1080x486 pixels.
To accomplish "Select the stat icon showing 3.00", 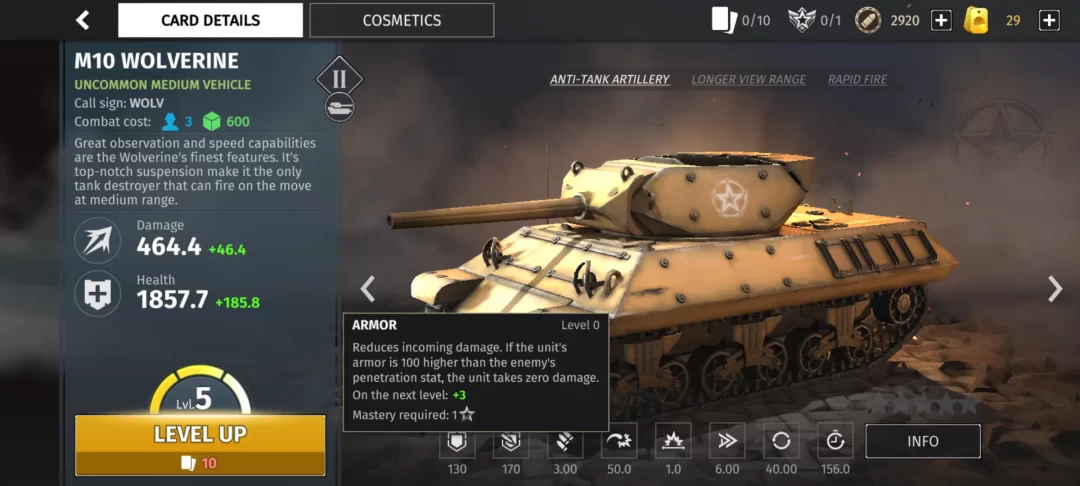I will 565,442.
